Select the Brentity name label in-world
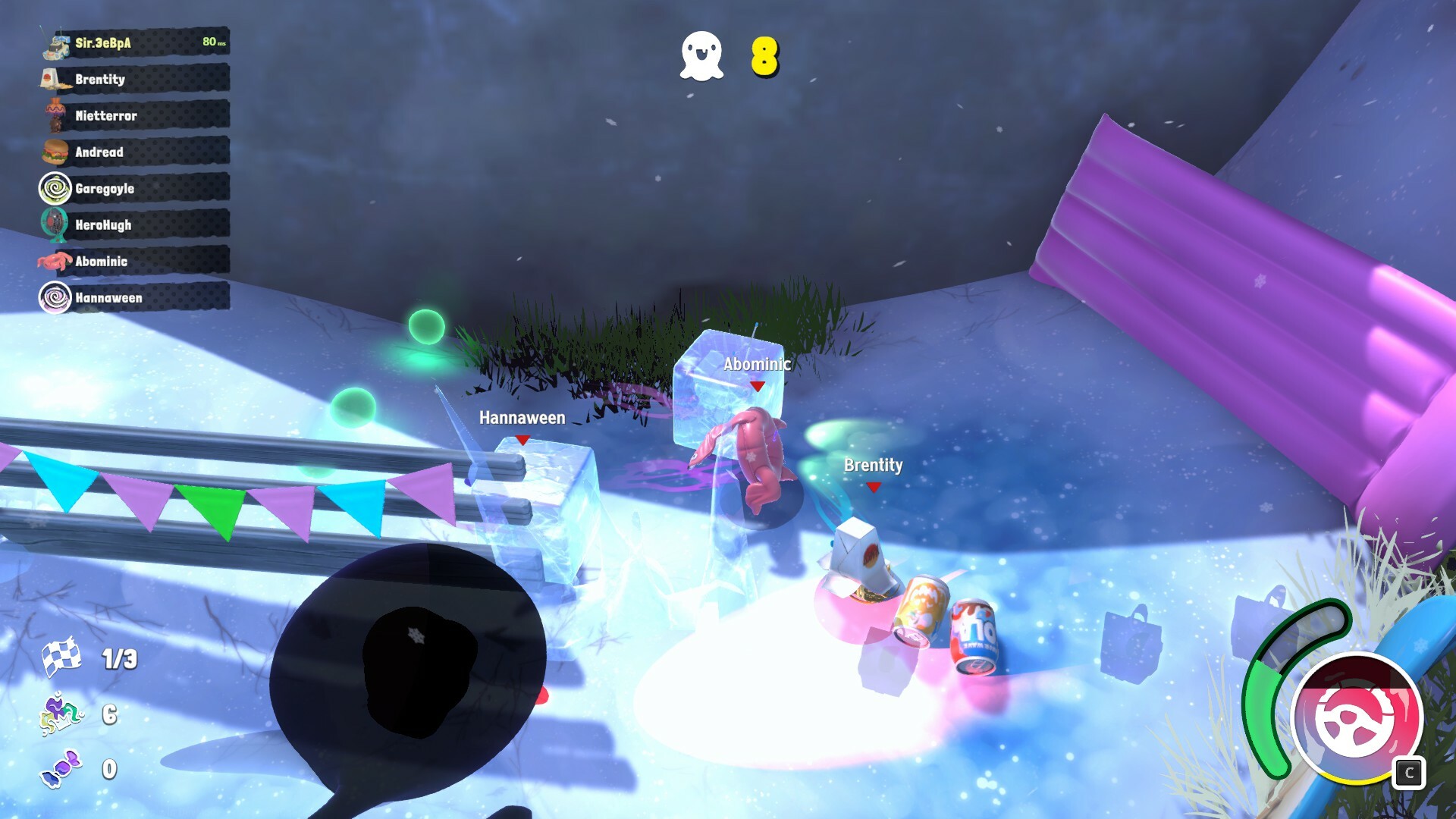The image size is (1456, 819). click(x=872, y=466)
